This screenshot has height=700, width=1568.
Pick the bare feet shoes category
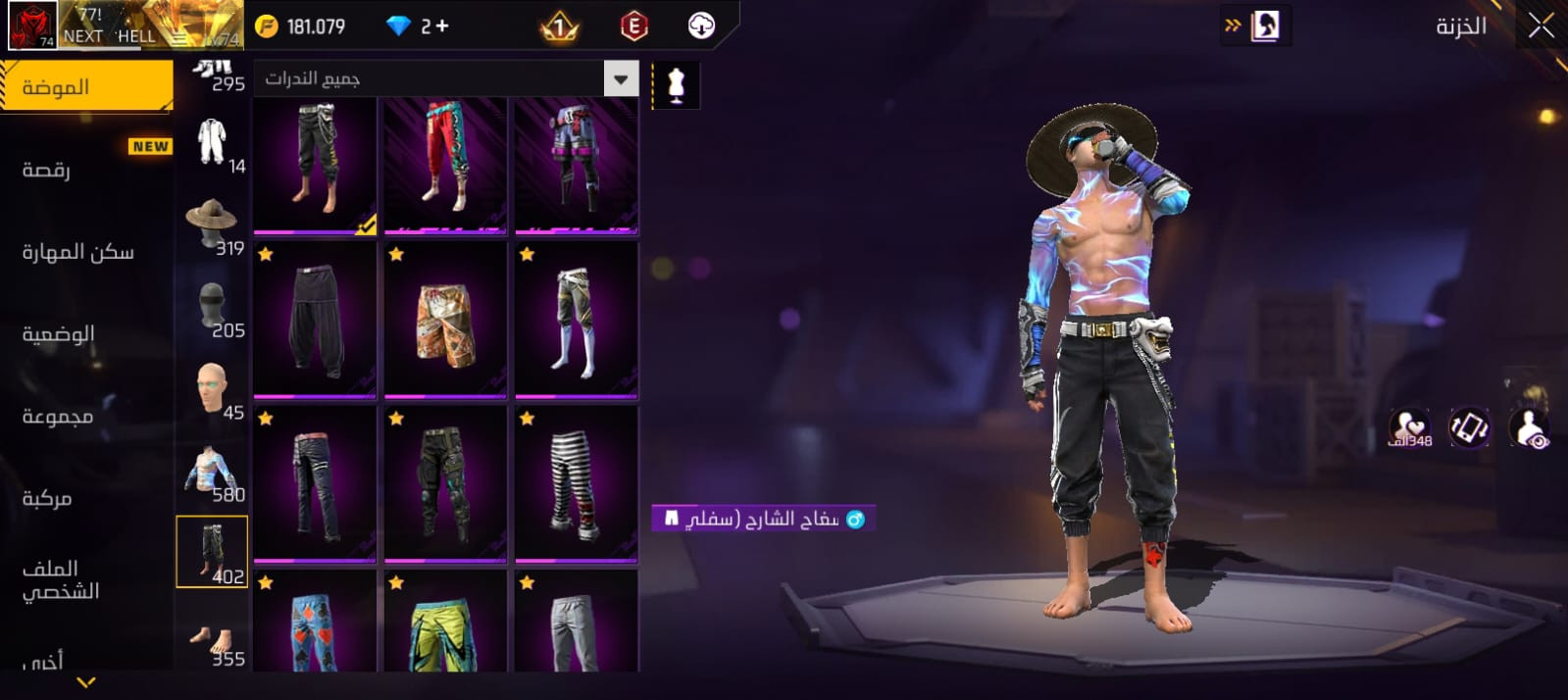pyautogui.click(x=212, y=639)
